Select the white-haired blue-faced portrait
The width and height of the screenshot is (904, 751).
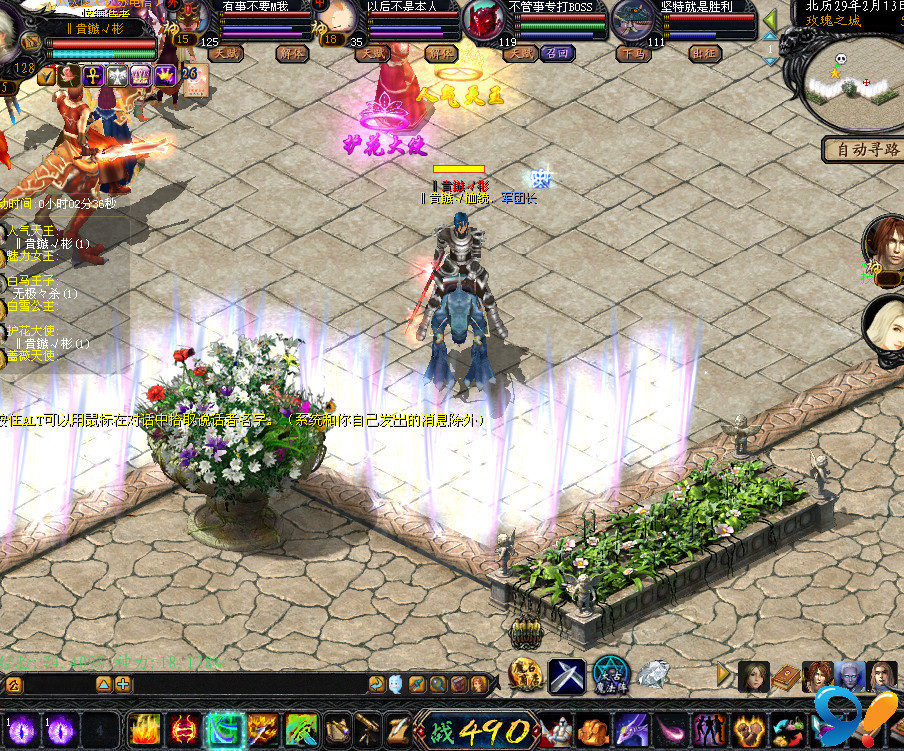point(850,677)
